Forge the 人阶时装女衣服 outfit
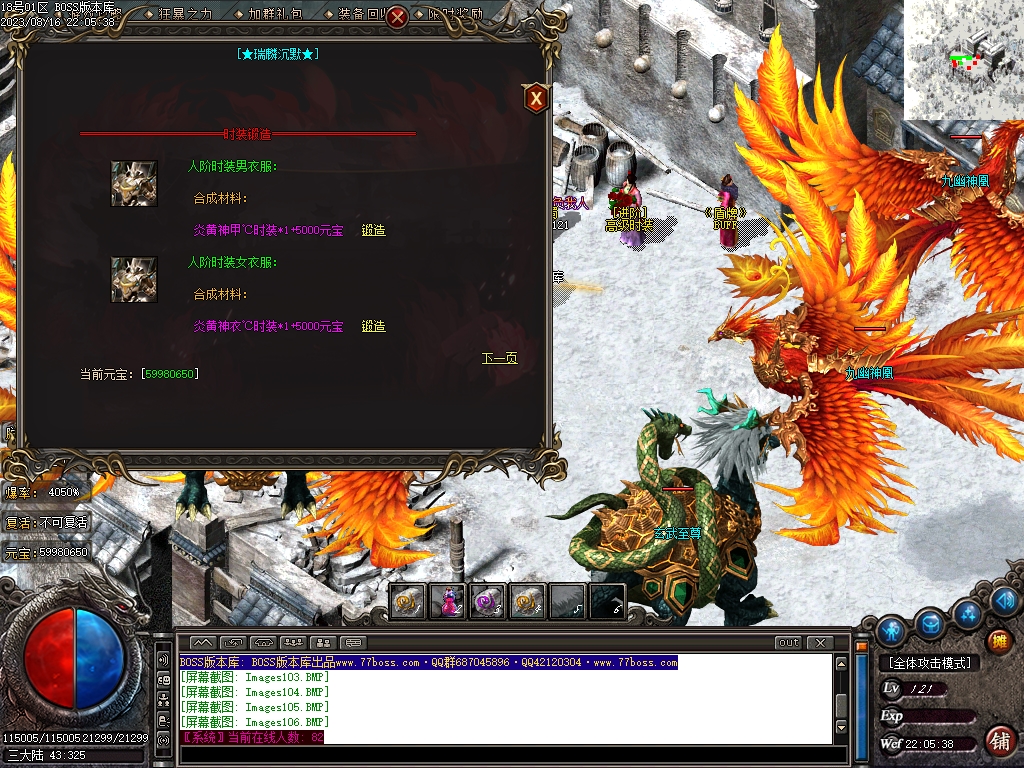The height and width of the screenshot is (768, 1024). click(x=373, y=326)
